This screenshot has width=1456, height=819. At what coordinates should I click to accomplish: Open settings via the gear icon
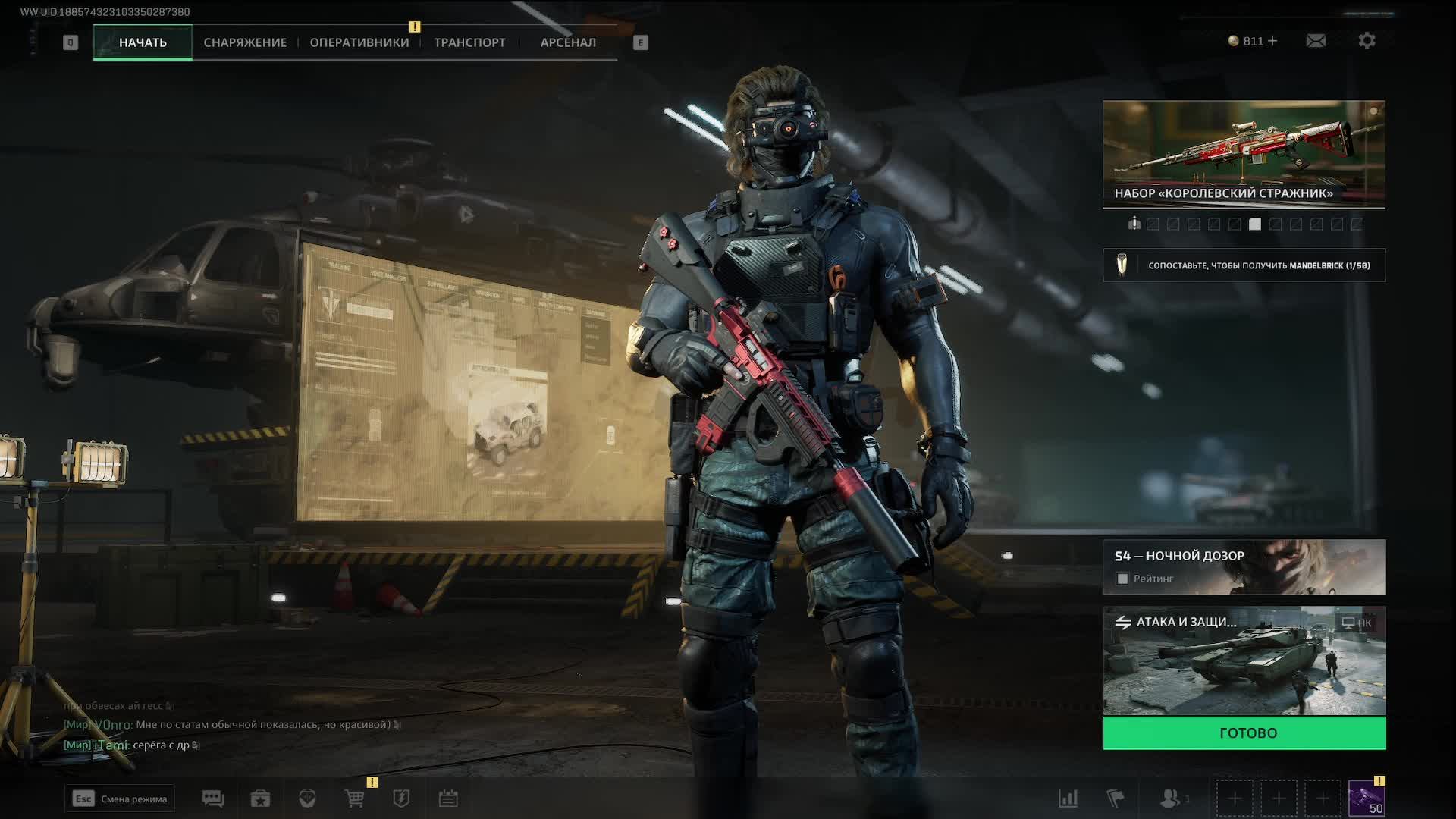(x=1367, y=41)
